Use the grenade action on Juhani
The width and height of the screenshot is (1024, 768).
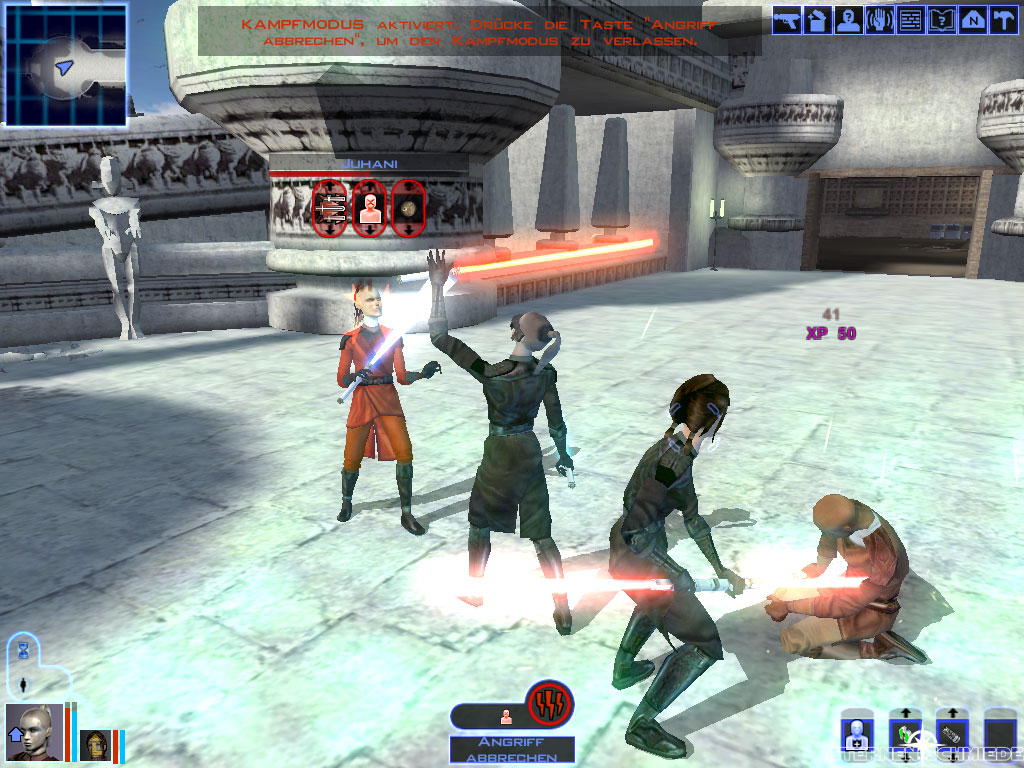tap(408, 208)
